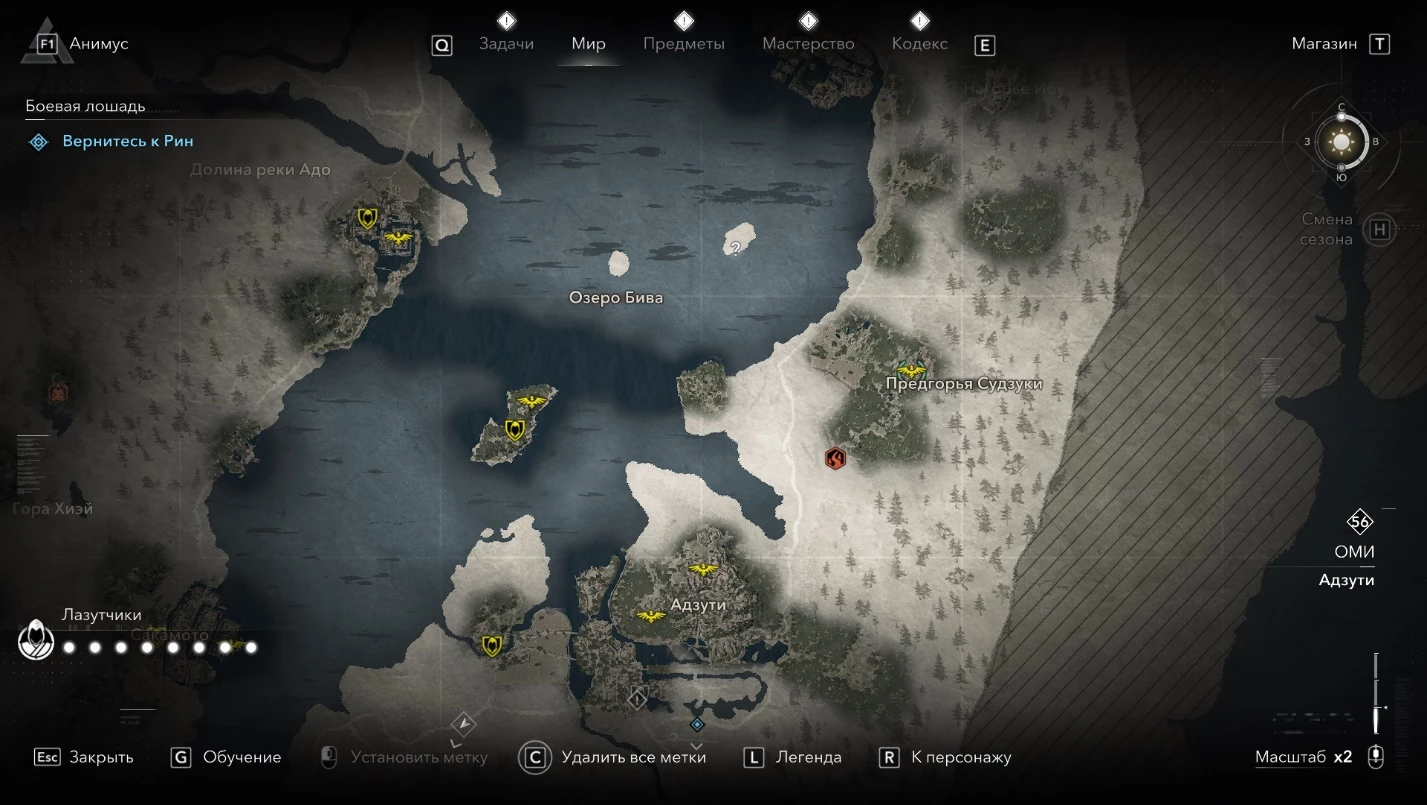
Task: Show the Кодекс tab
Action: (x=919, y=44)
